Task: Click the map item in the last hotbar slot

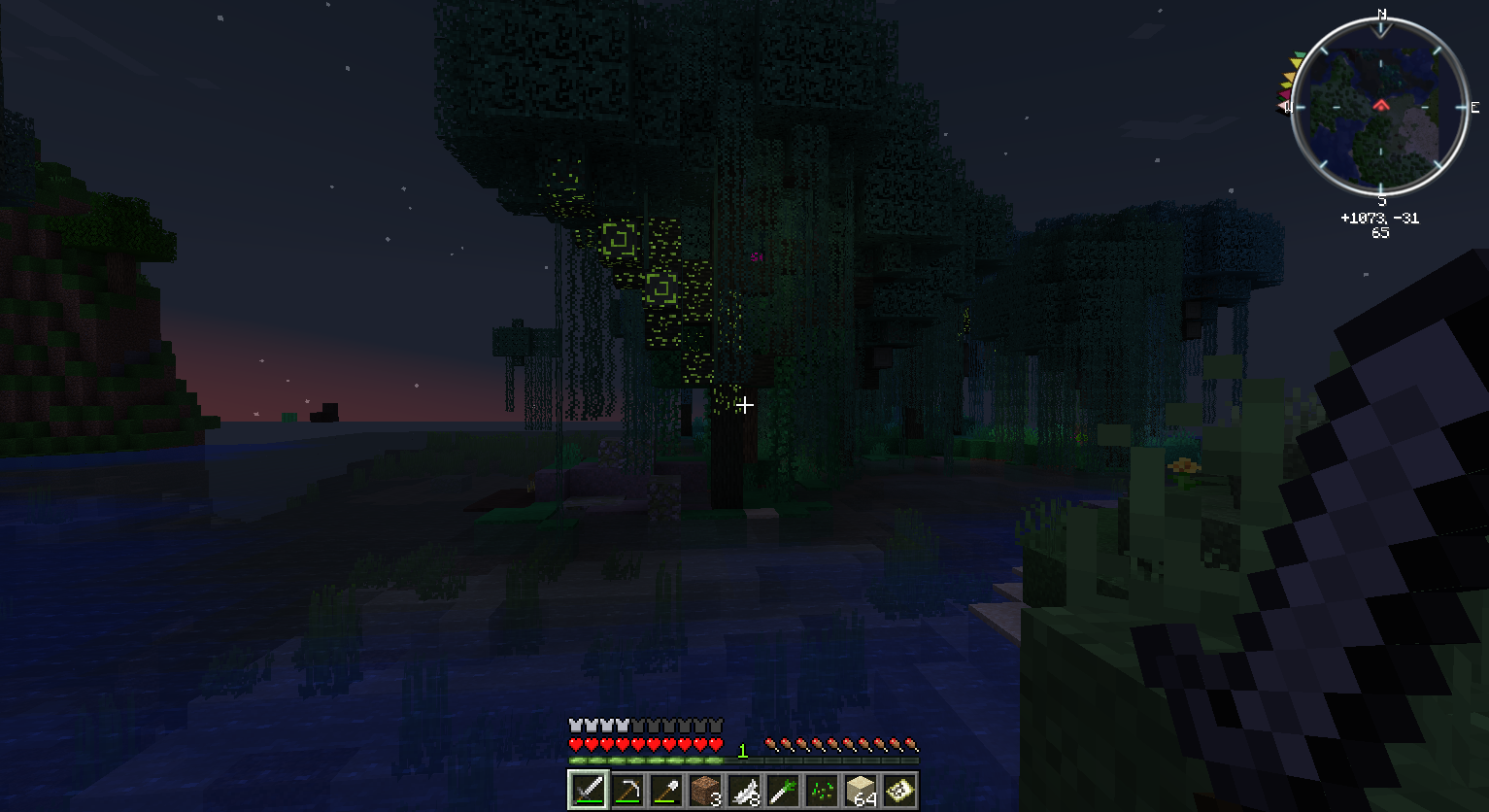Action: (898, 791)
